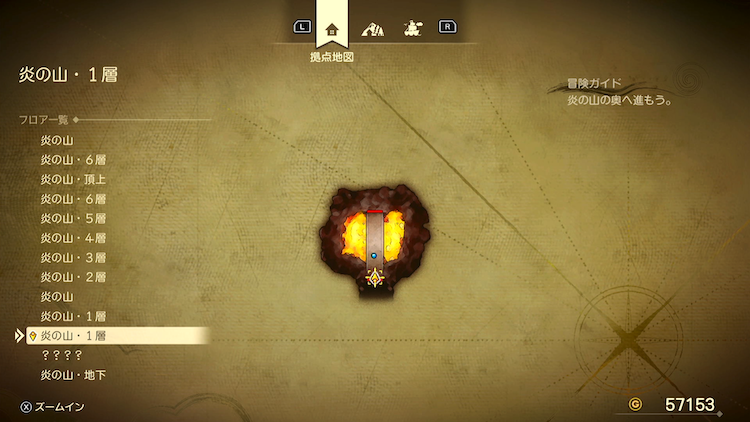Switch to the mountain map tab
This screenshot has width=750, height=422.
(x=373, y=29)
